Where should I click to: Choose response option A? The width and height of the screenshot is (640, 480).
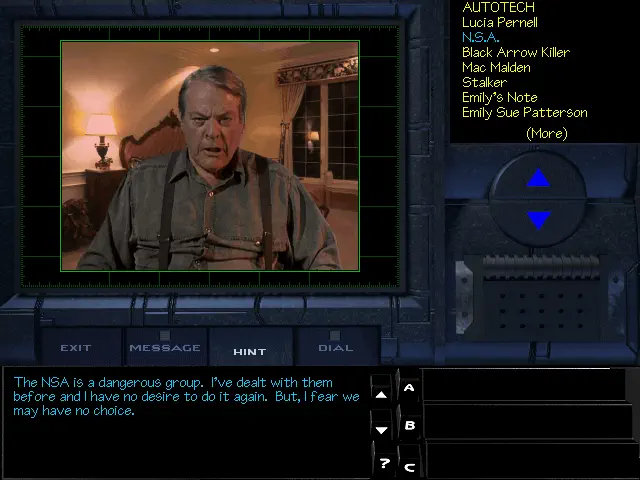click(x=409, y=387)
